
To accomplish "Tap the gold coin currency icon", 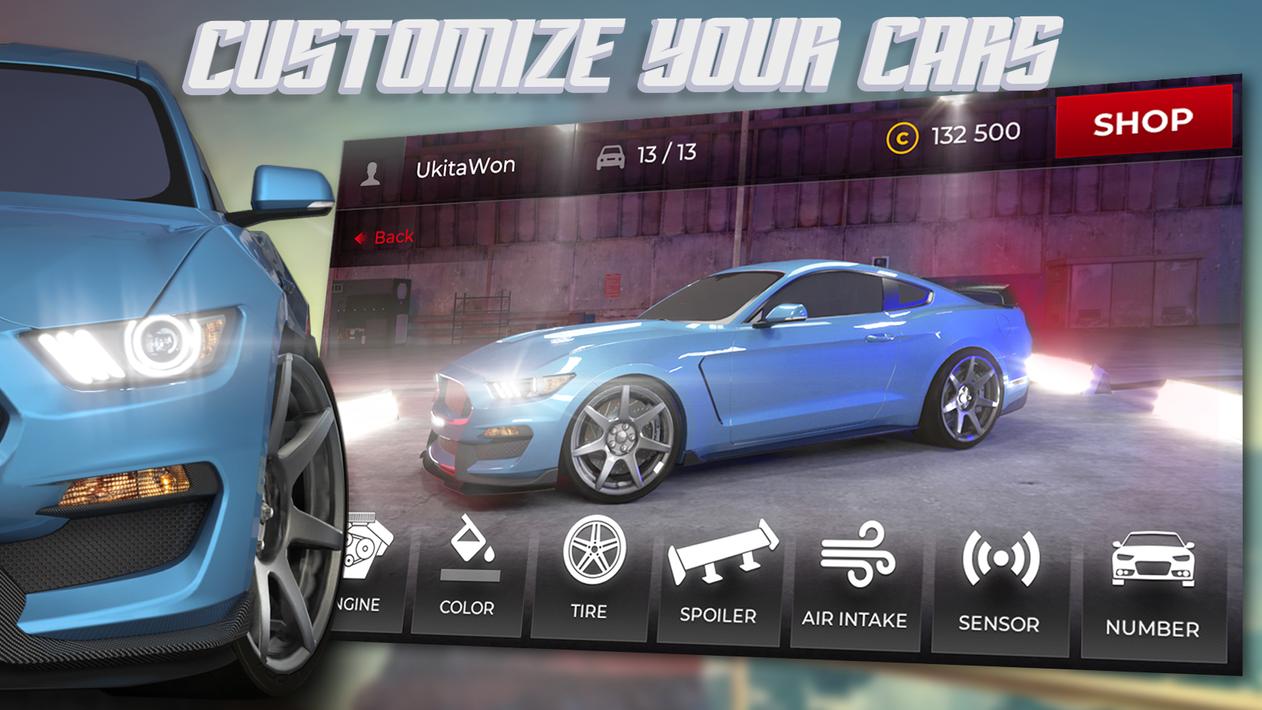I will click(901, 138).
